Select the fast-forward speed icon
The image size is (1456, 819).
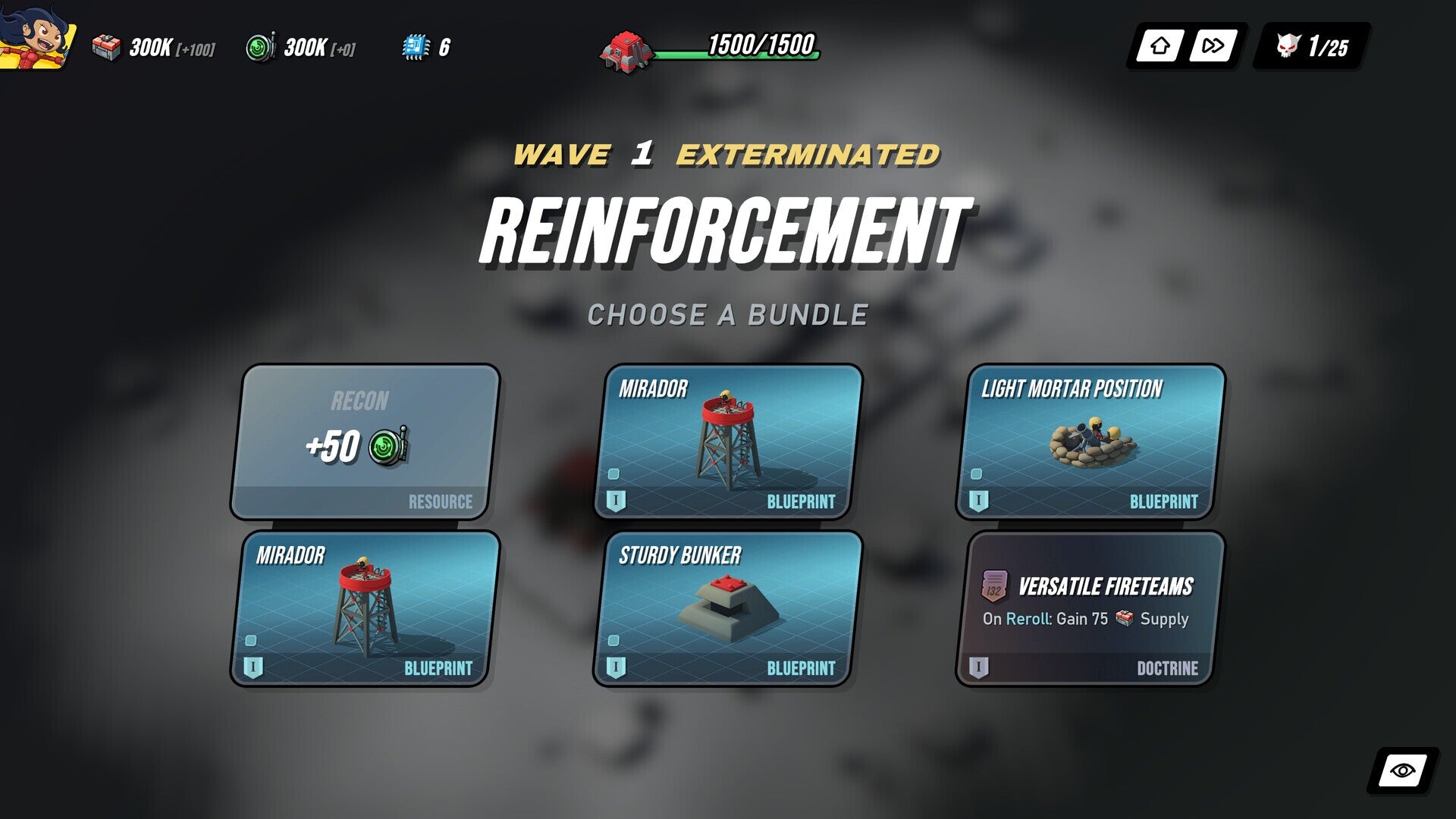coord(1213,45)
